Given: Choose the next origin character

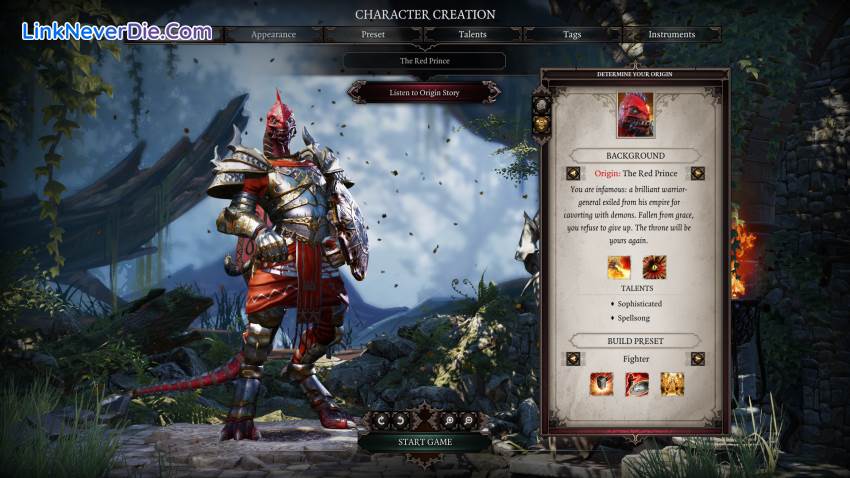Looking at the screenshot, I should coord(698,173).
